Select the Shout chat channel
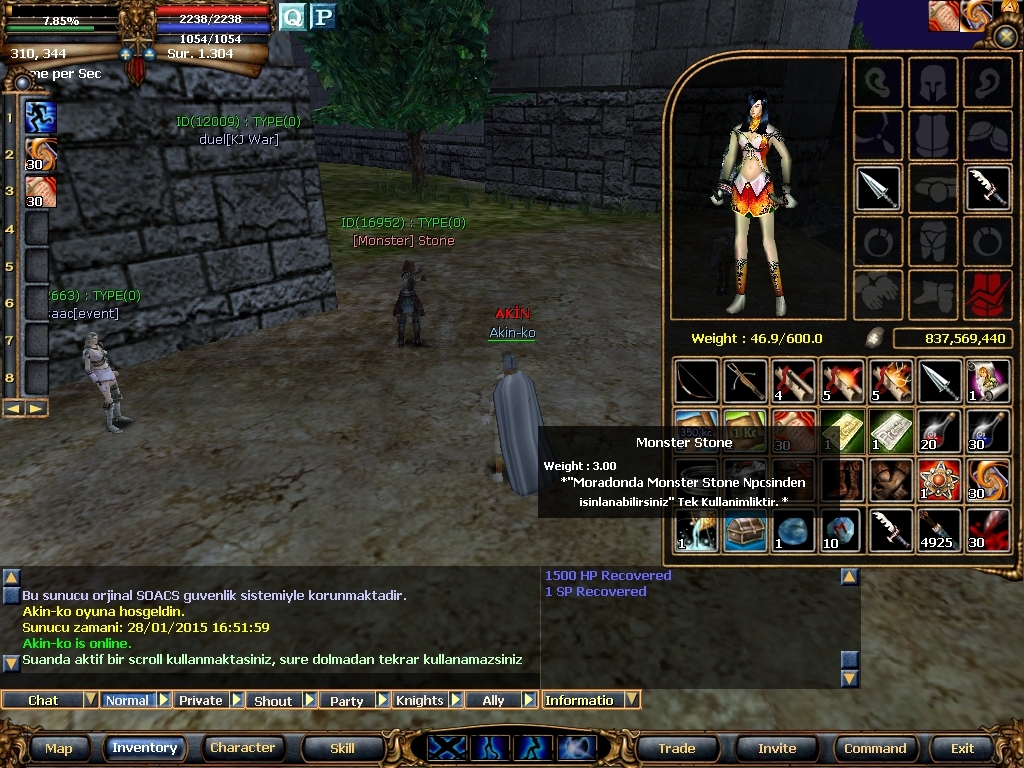Screen dimensions: 1024x768 tap(273, 700)
